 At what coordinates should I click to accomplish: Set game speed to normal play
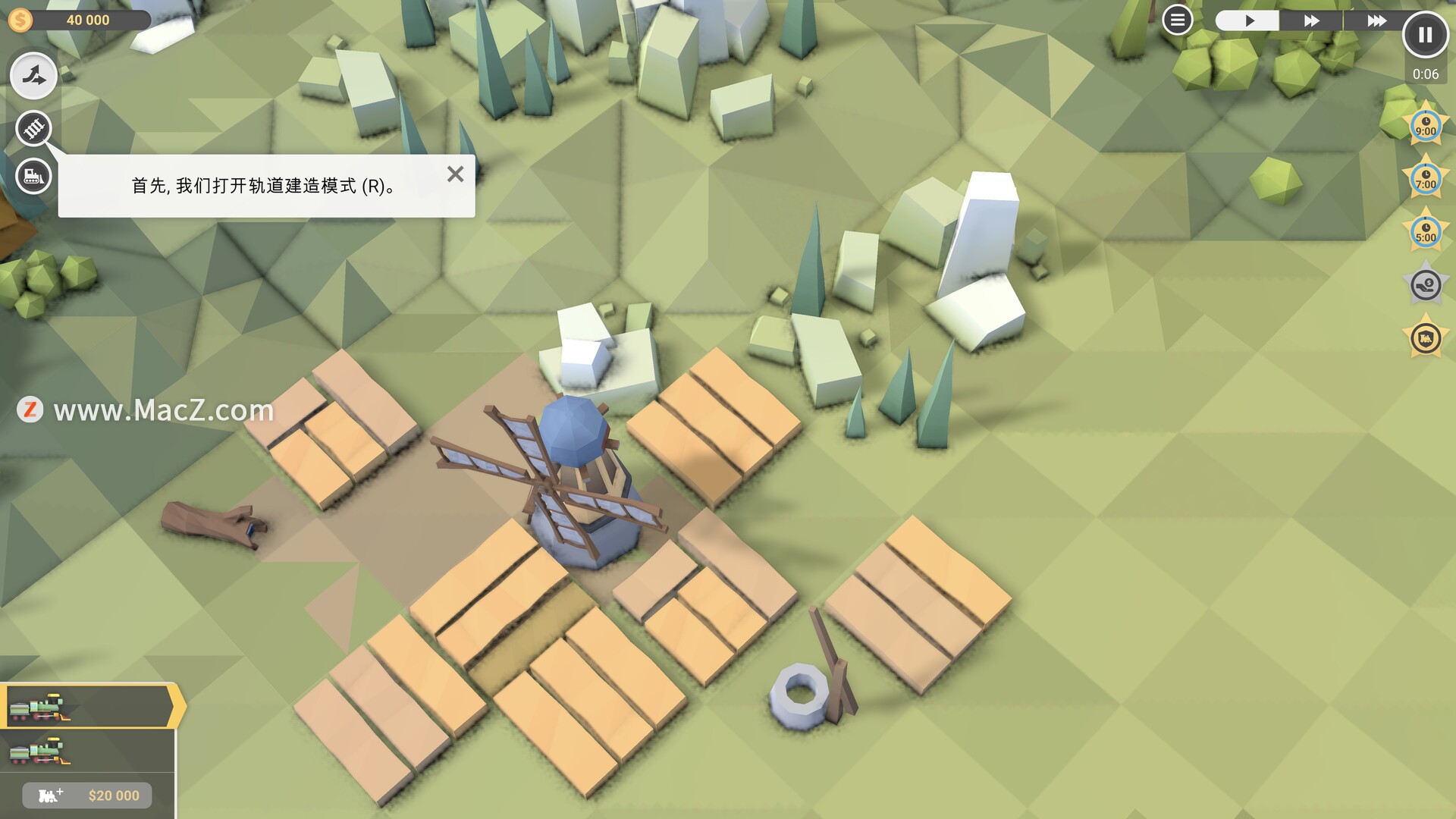point(1247,20)
